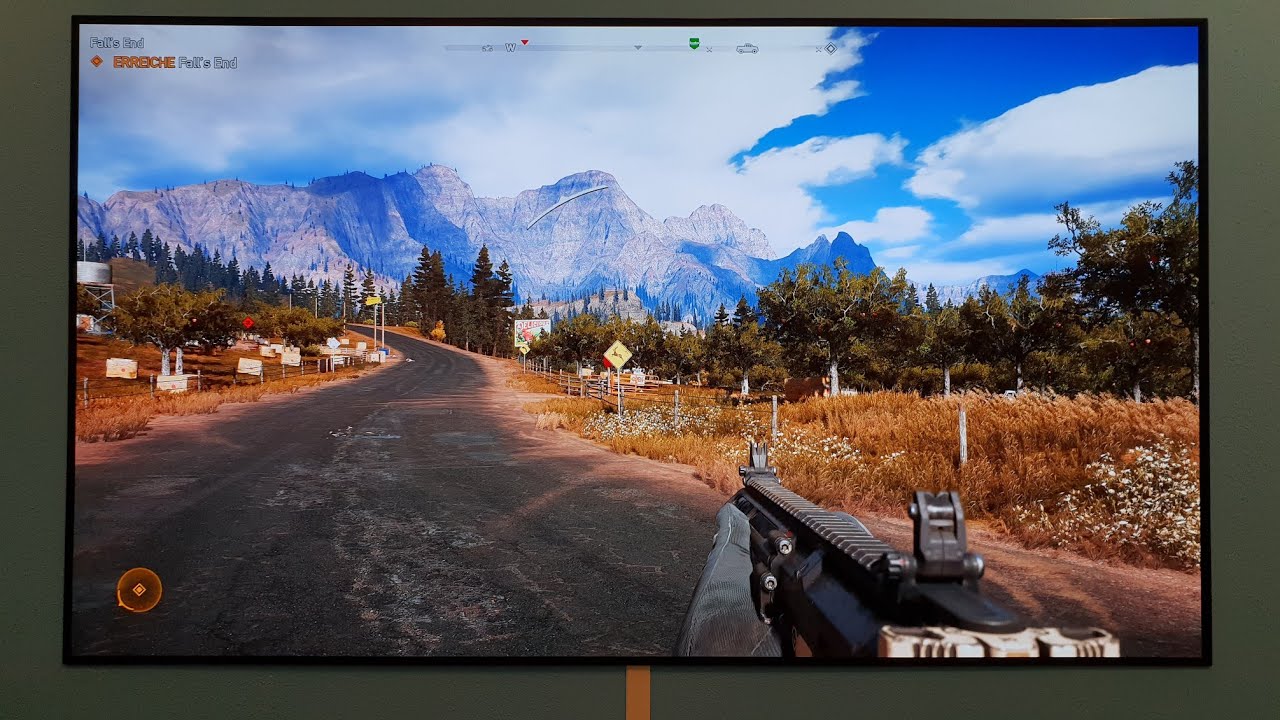The width and height of the screenshot is (1280, 720).
Task: Open the gray chevron marker on the compass bar
Action: pos(637,47)
